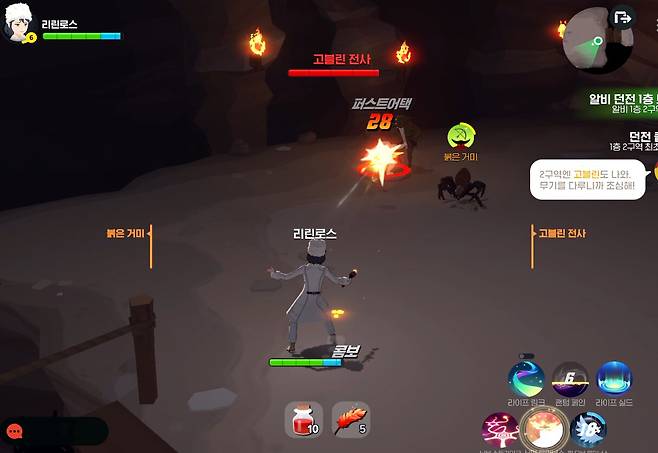Activate the 라이프 실드 skill

[614, 379]
